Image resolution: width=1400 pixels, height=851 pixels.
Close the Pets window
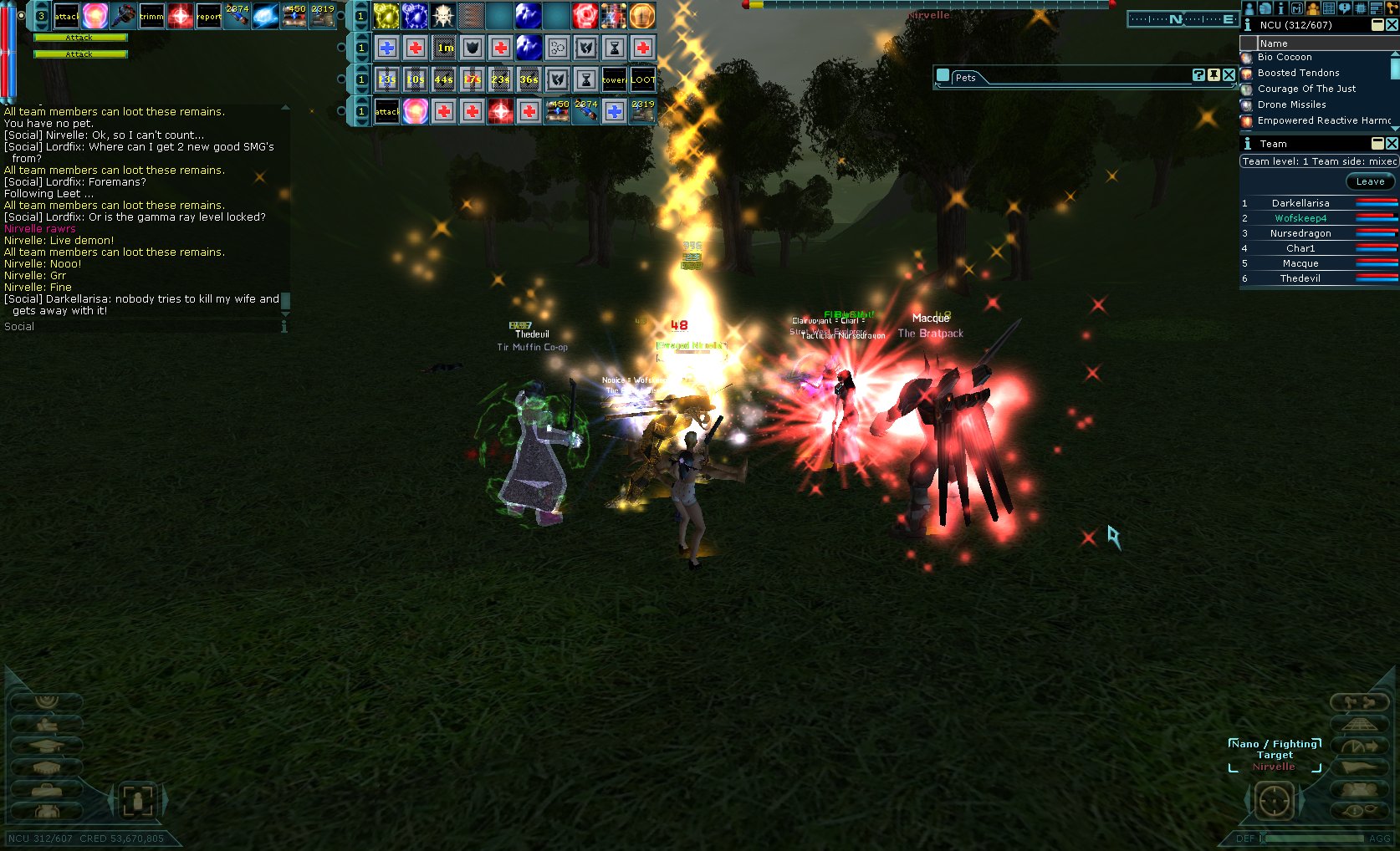(x=1229, y=75)
